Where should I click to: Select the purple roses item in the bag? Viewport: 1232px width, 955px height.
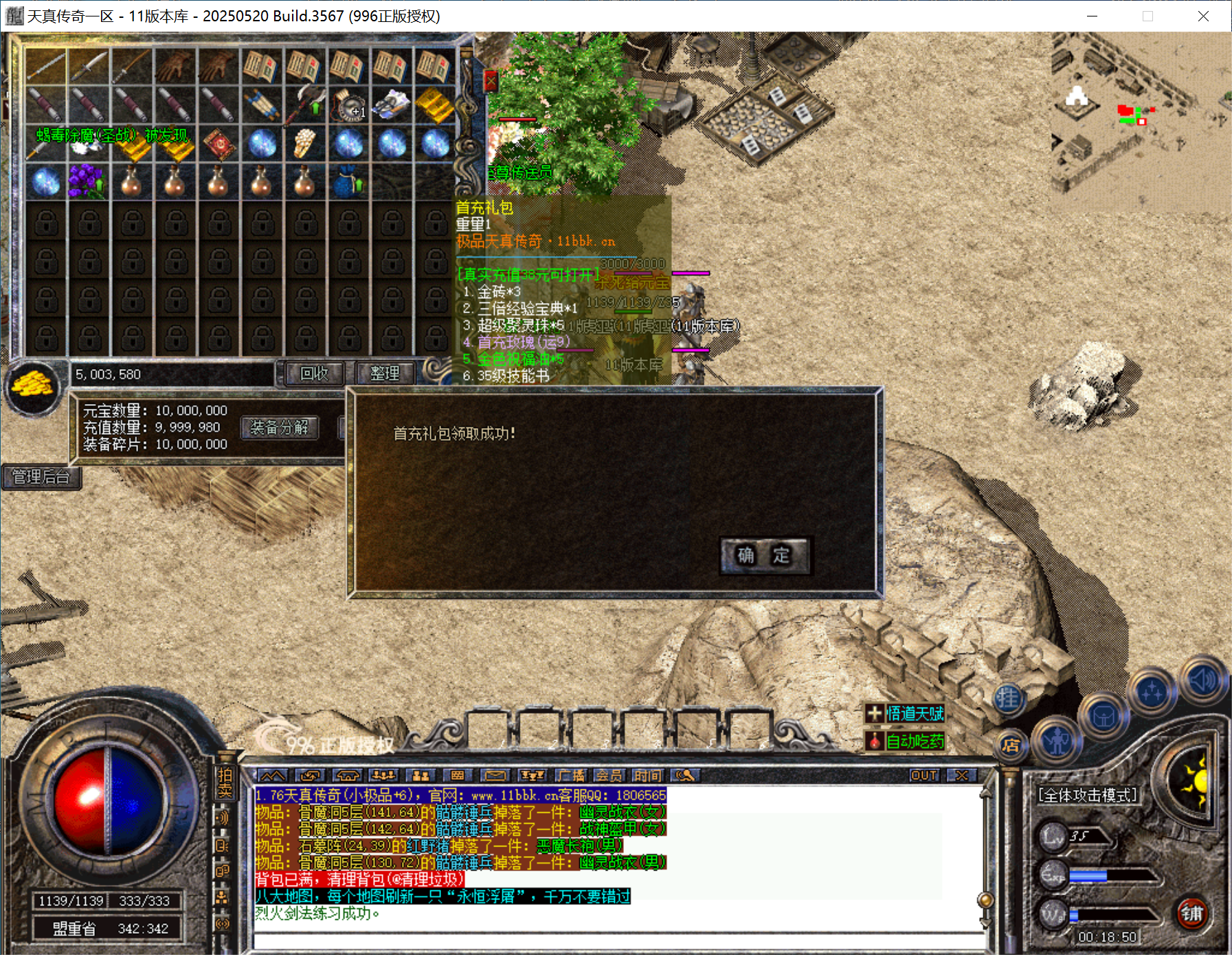(87, 181)
